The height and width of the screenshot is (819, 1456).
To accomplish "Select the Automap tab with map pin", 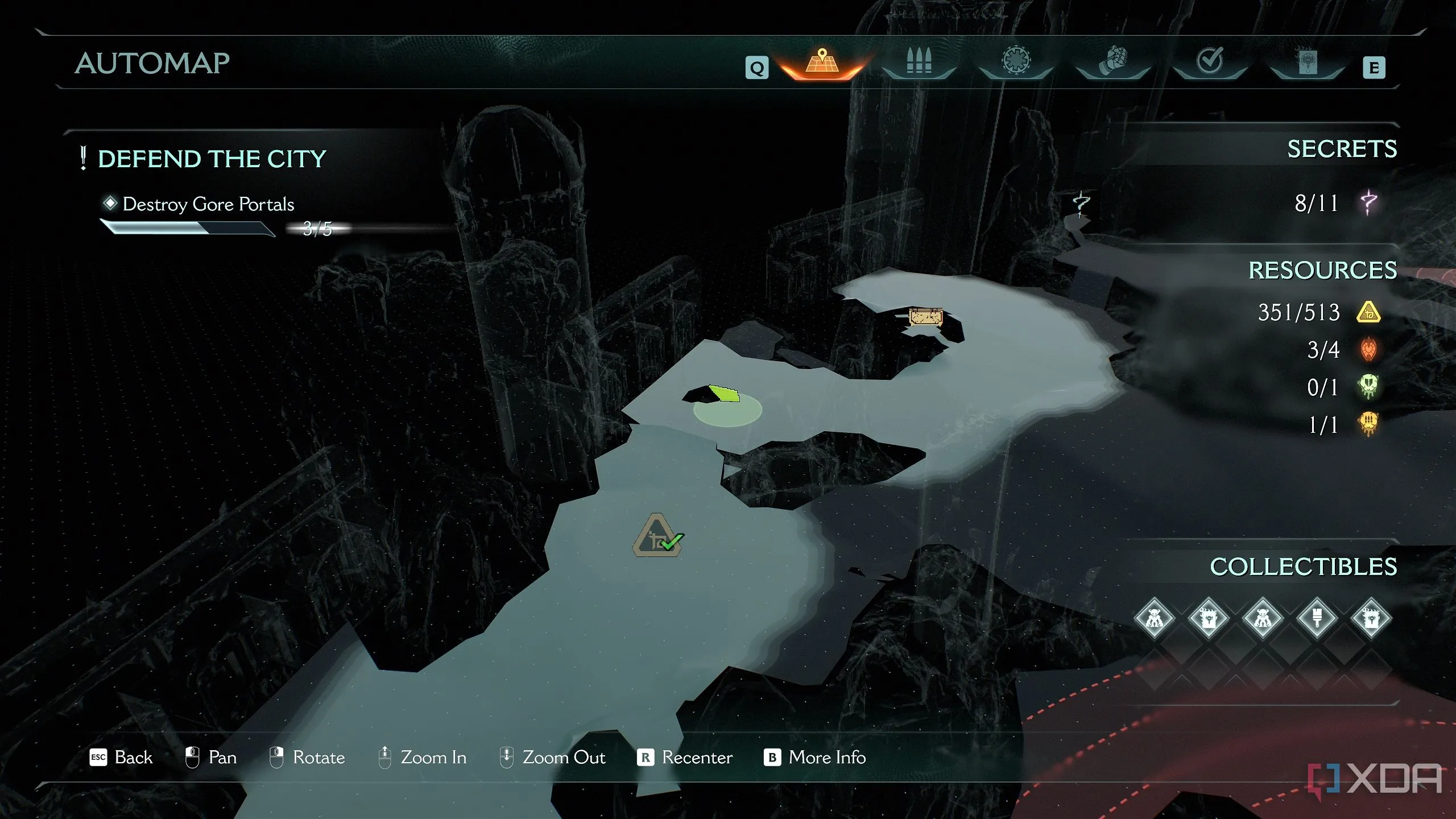I will tap(822, 63).
